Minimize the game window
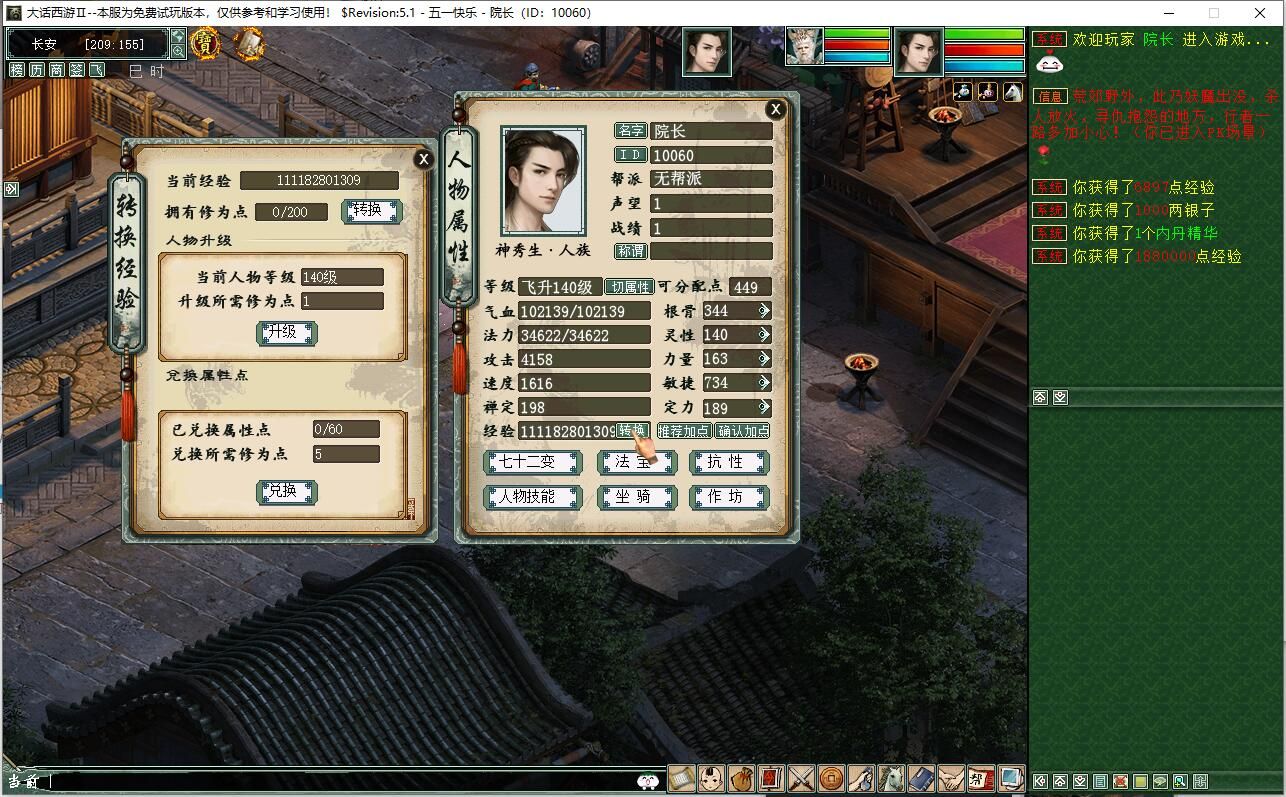 pyautogui.click(x=1167, y=13)
